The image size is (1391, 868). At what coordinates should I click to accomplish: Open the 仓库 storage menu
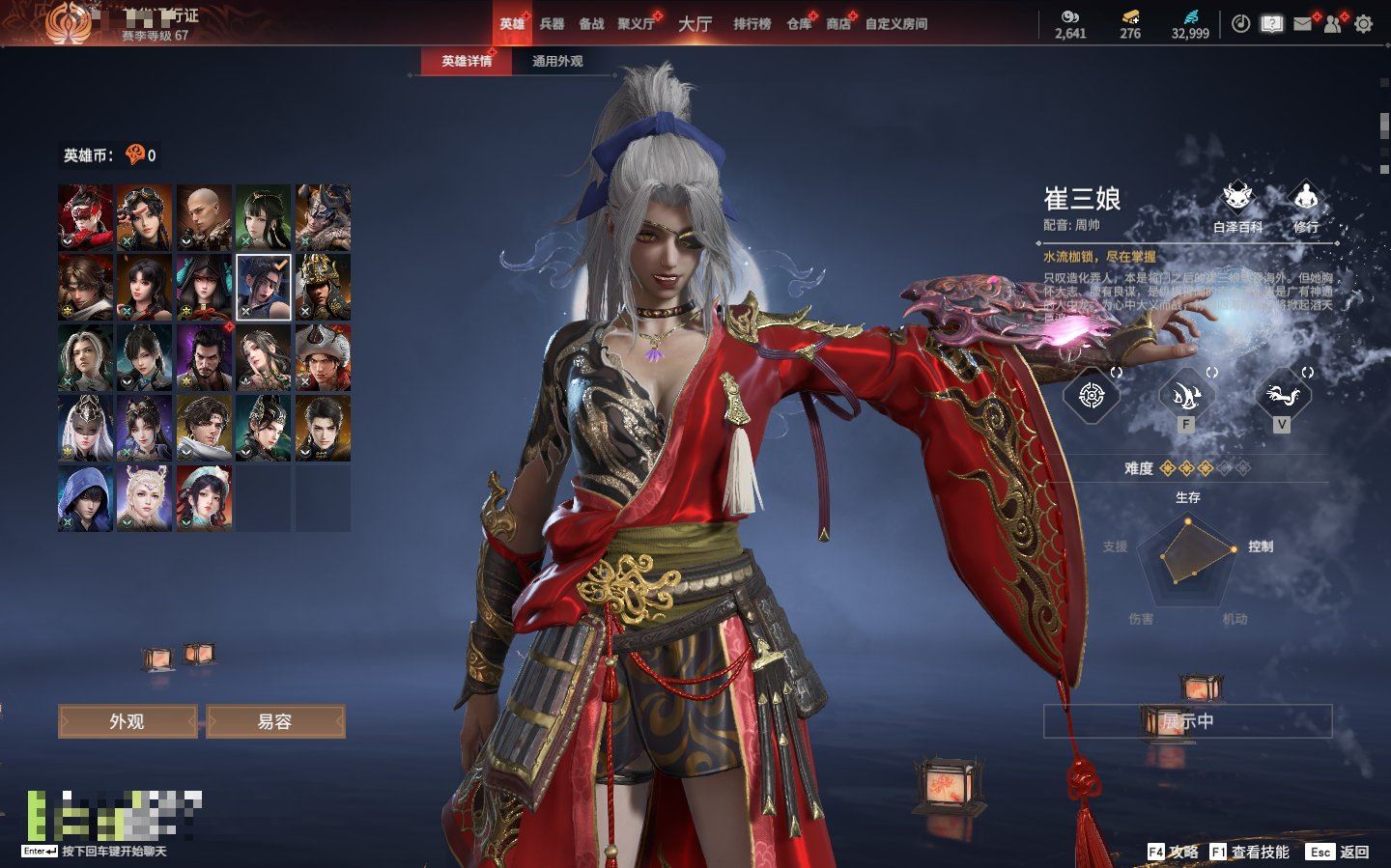[x=798, y=24]
